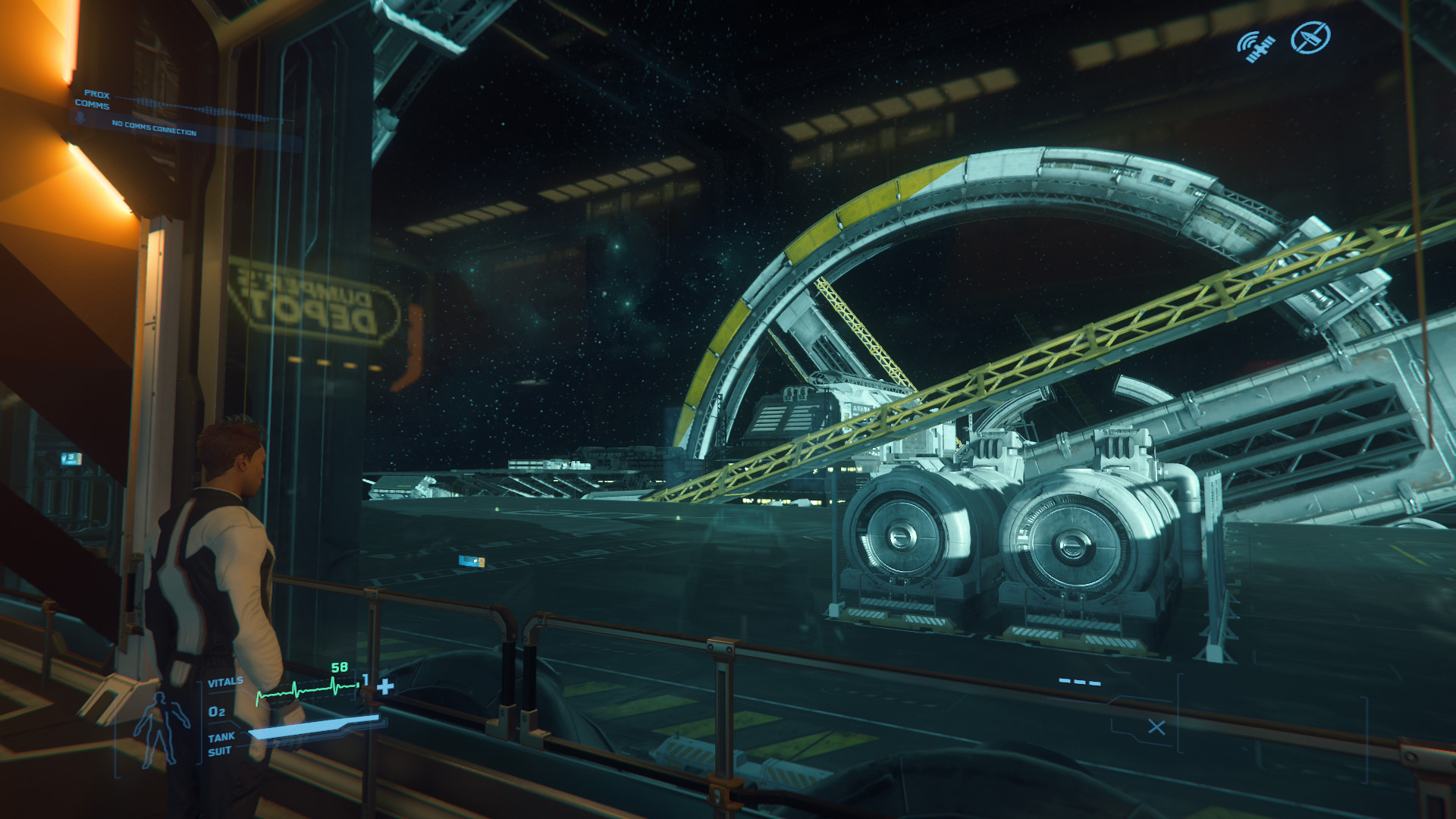Image resolution: width=1456 pixels, height=819 pixels.
Task: Click the medical plus icon beside vitals
Action: pyautogui.click(x=385, y=686)
